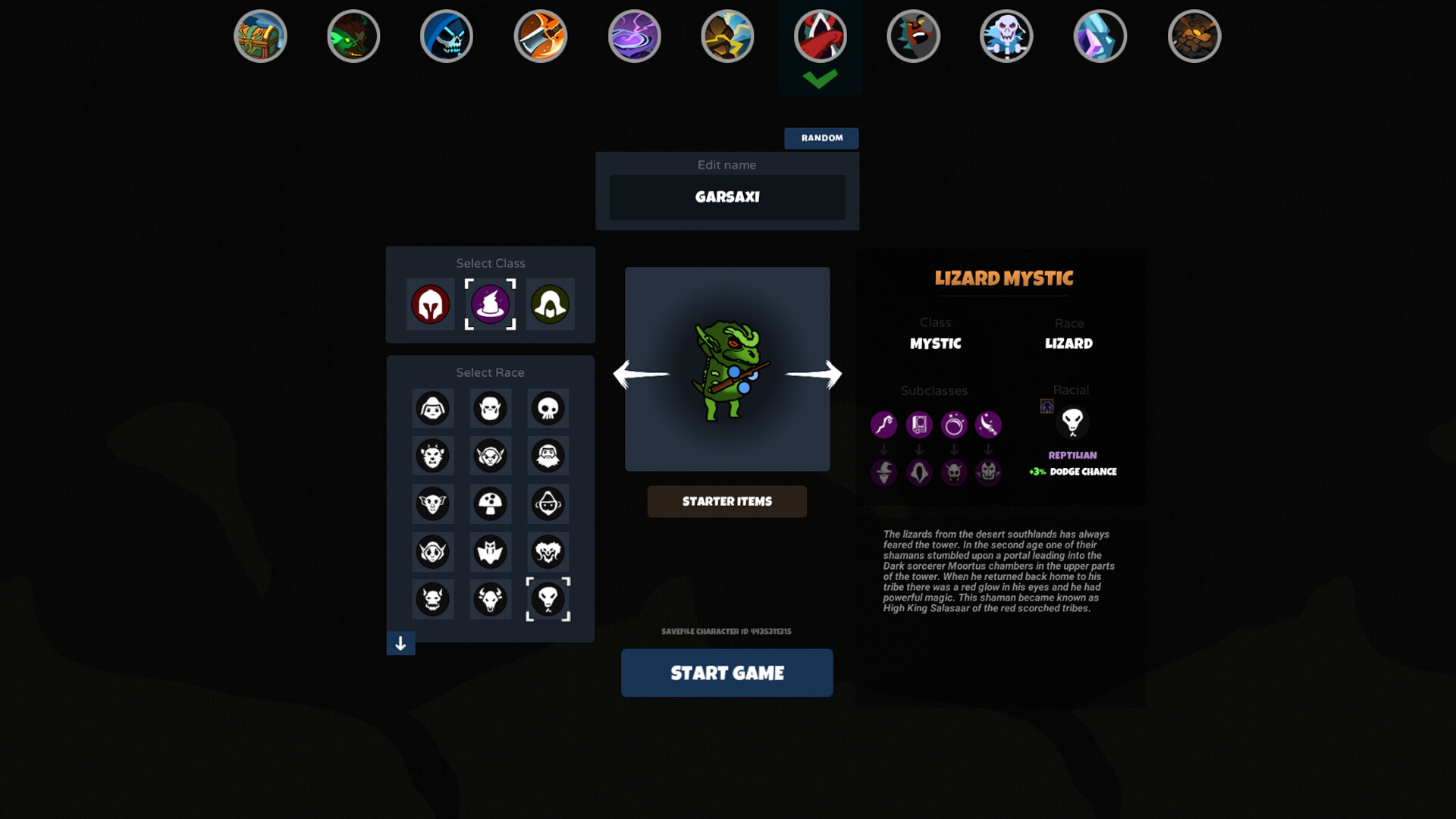Select the bat race option
Screen dimensions: 1456x819
tap(491, 552)
